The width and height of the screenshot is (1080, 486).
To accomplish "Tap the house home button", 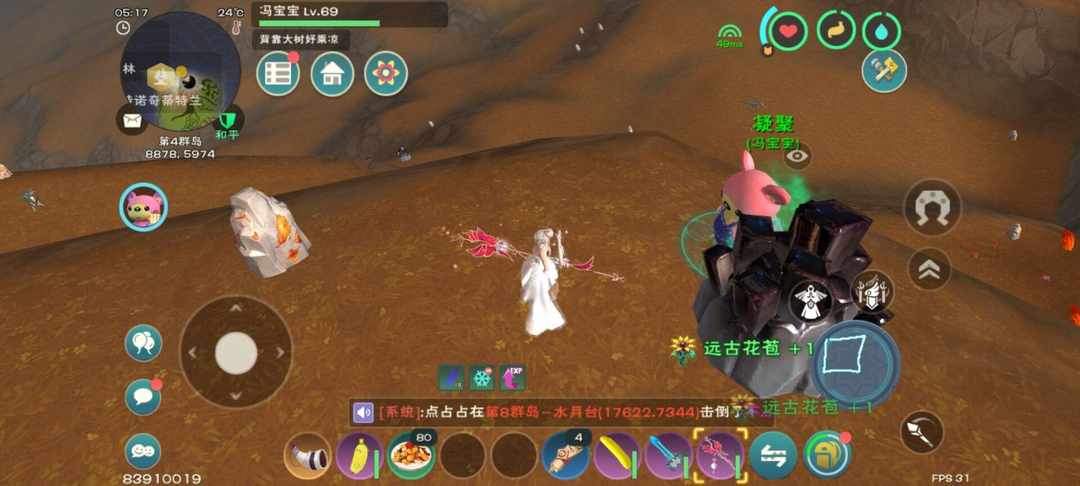I will [x=332, y=74].
